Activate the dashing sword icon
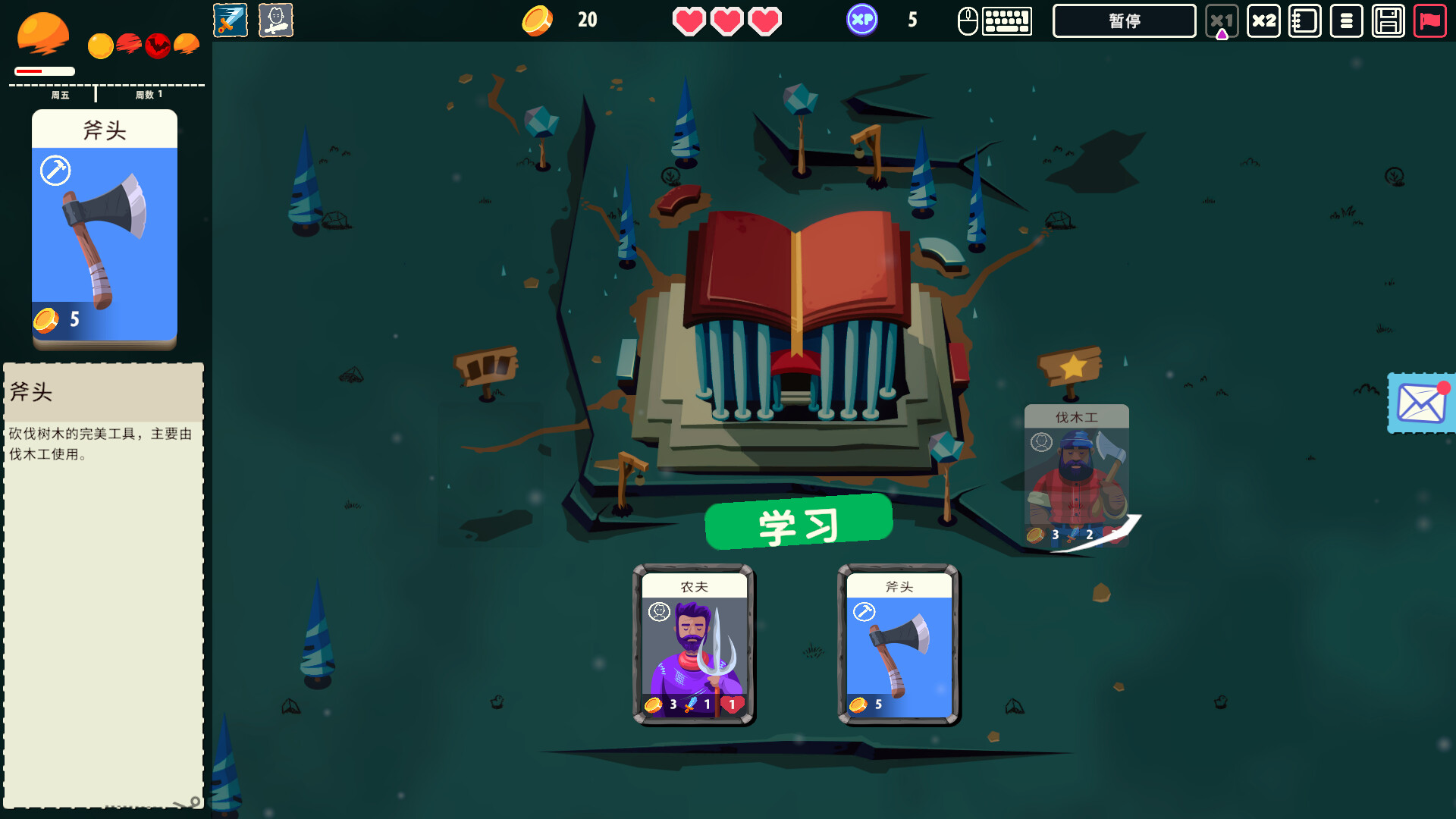The image size is (1456, 819). click(x=231, y=20)
